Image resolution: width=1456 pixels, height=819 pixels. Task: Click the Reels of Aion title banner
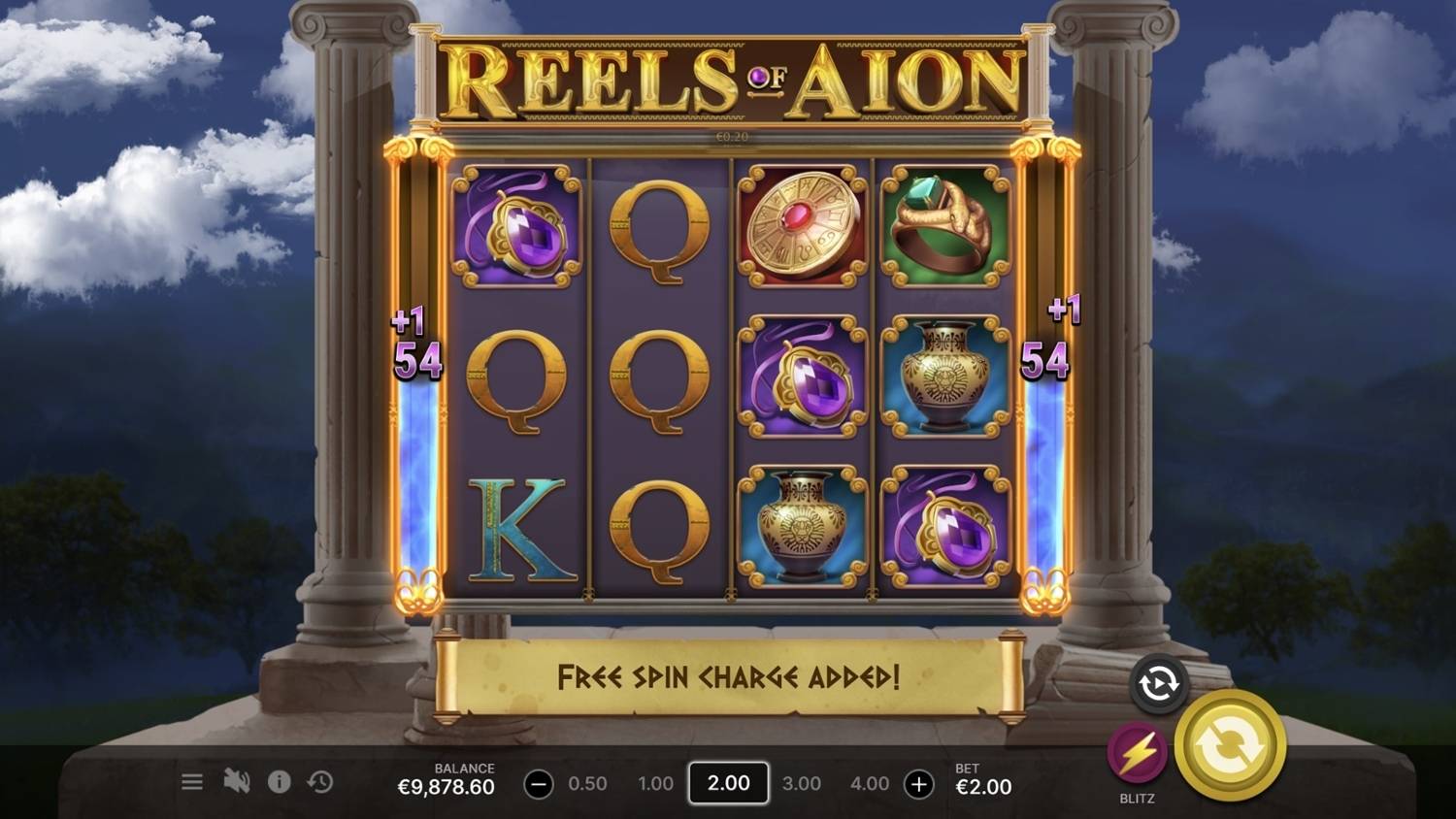(728, 78)
